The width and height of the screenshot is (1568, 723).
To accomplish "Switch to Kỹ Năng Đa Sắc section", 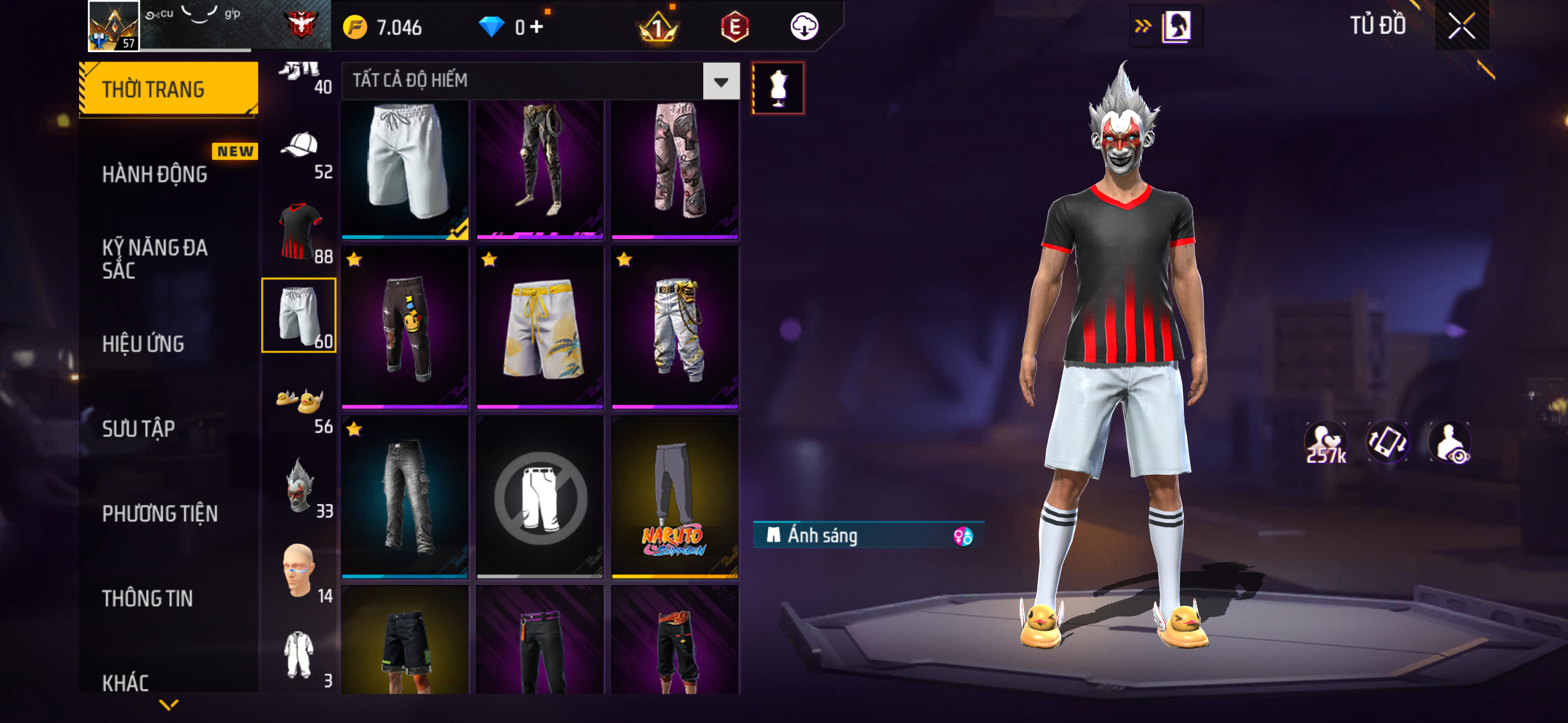I will click(155, 258).
